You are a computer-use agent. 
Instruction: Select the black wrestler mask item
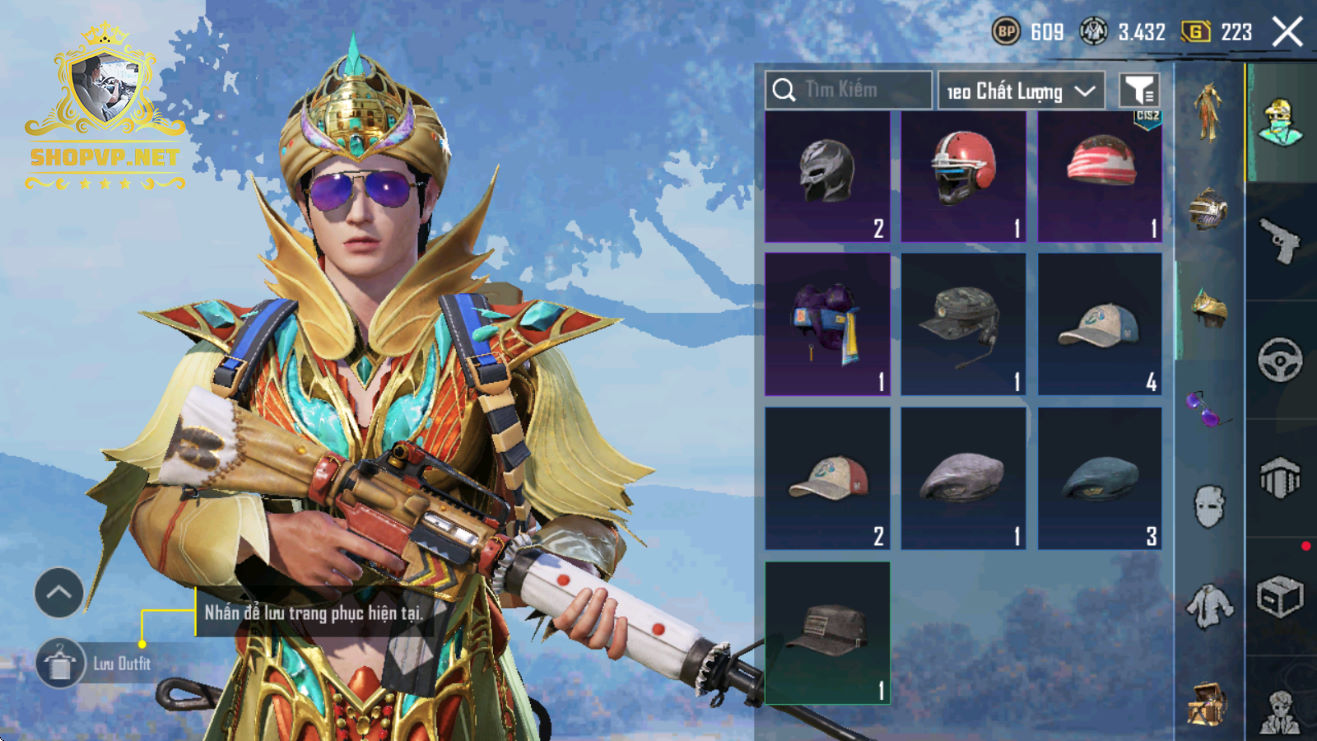click(x=827, y=176)
